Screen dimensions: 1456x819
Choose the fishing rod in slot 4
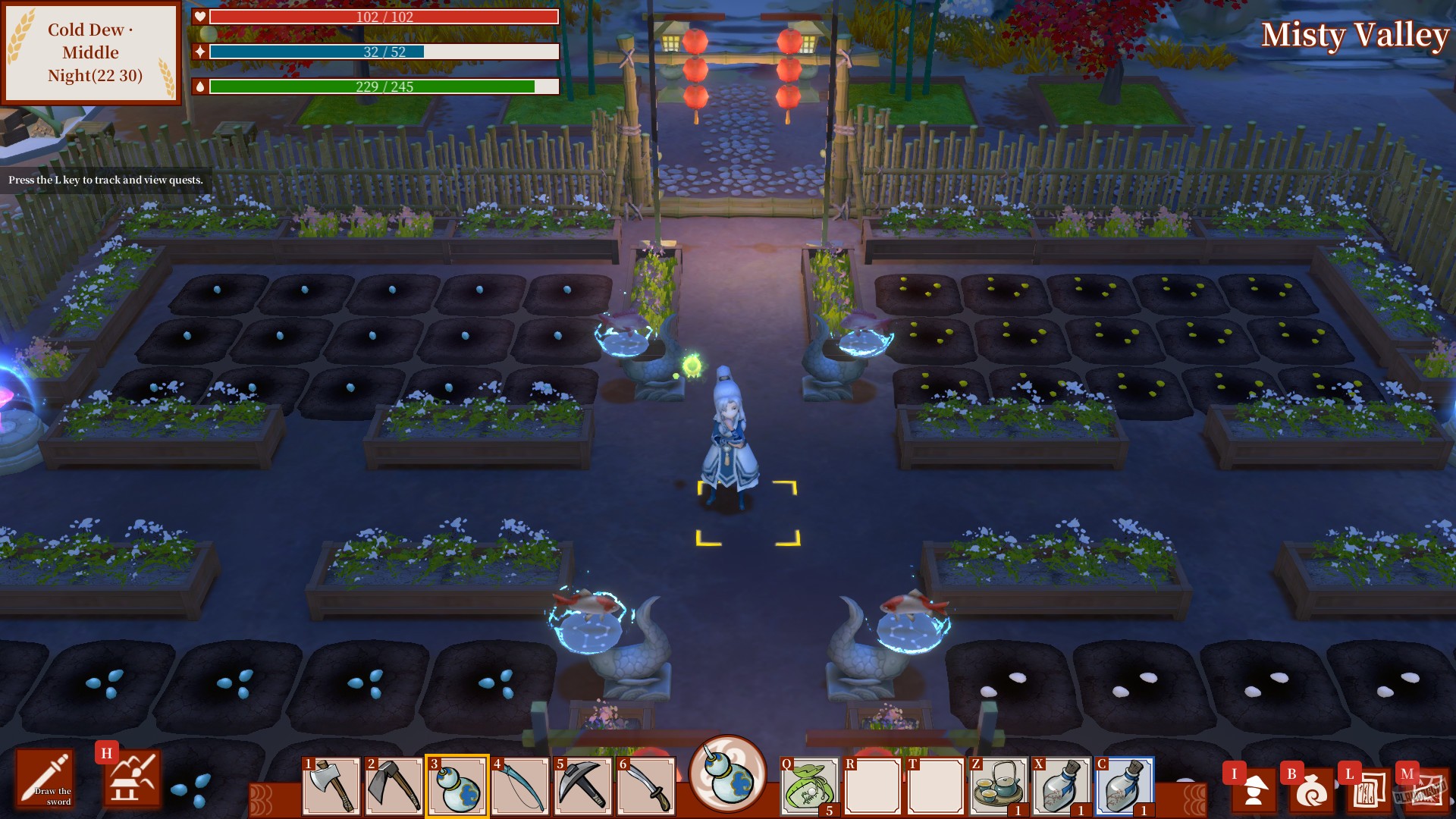(522, 790)
